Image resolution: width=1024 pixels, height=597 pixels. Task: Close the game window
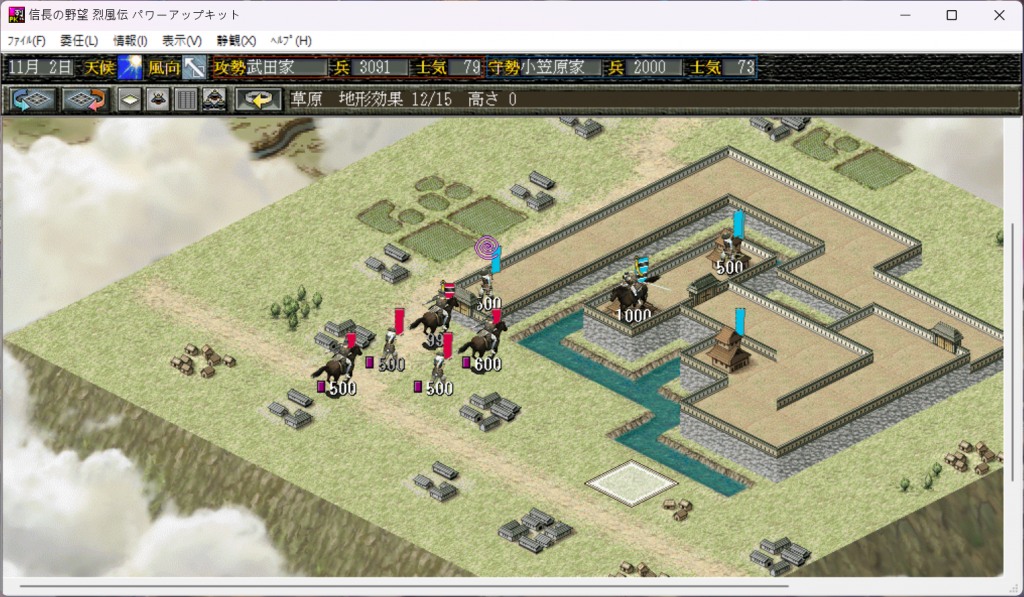[x=998, y=15]
